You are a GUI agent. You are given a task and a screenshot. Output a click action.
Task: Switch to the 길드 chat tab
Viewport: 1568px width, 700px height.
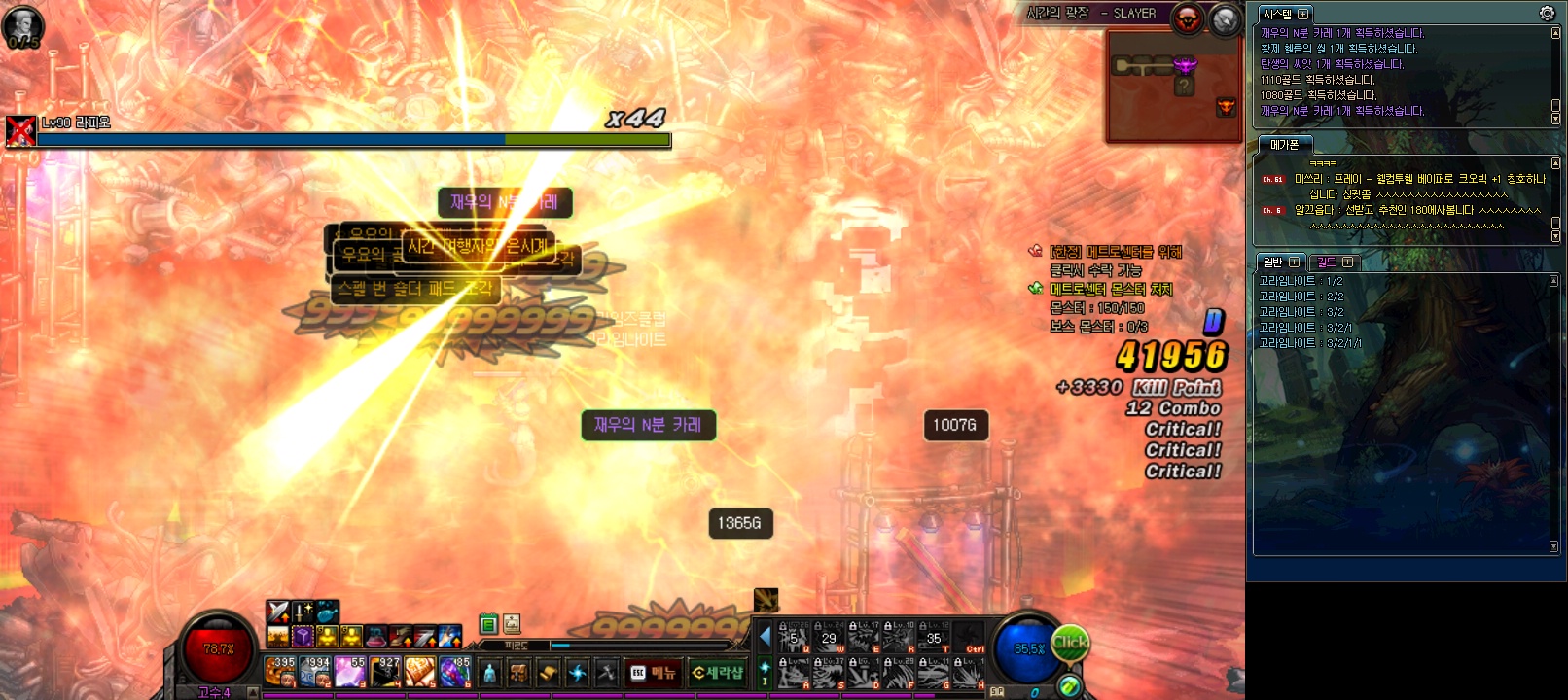1332,262
